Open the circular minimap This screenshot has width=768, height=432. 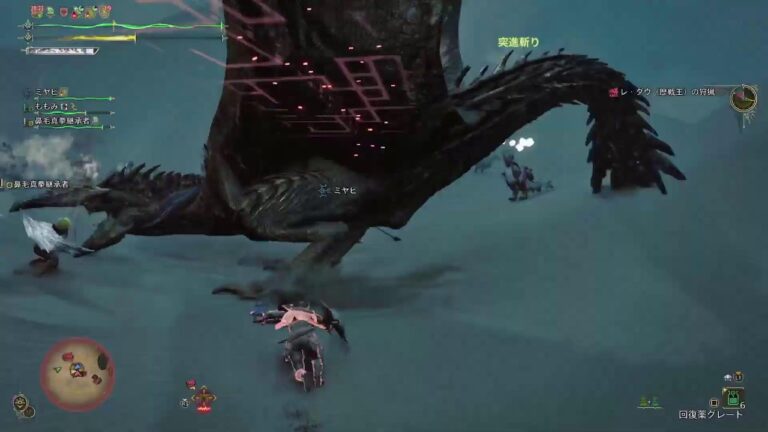click(77, 374)
